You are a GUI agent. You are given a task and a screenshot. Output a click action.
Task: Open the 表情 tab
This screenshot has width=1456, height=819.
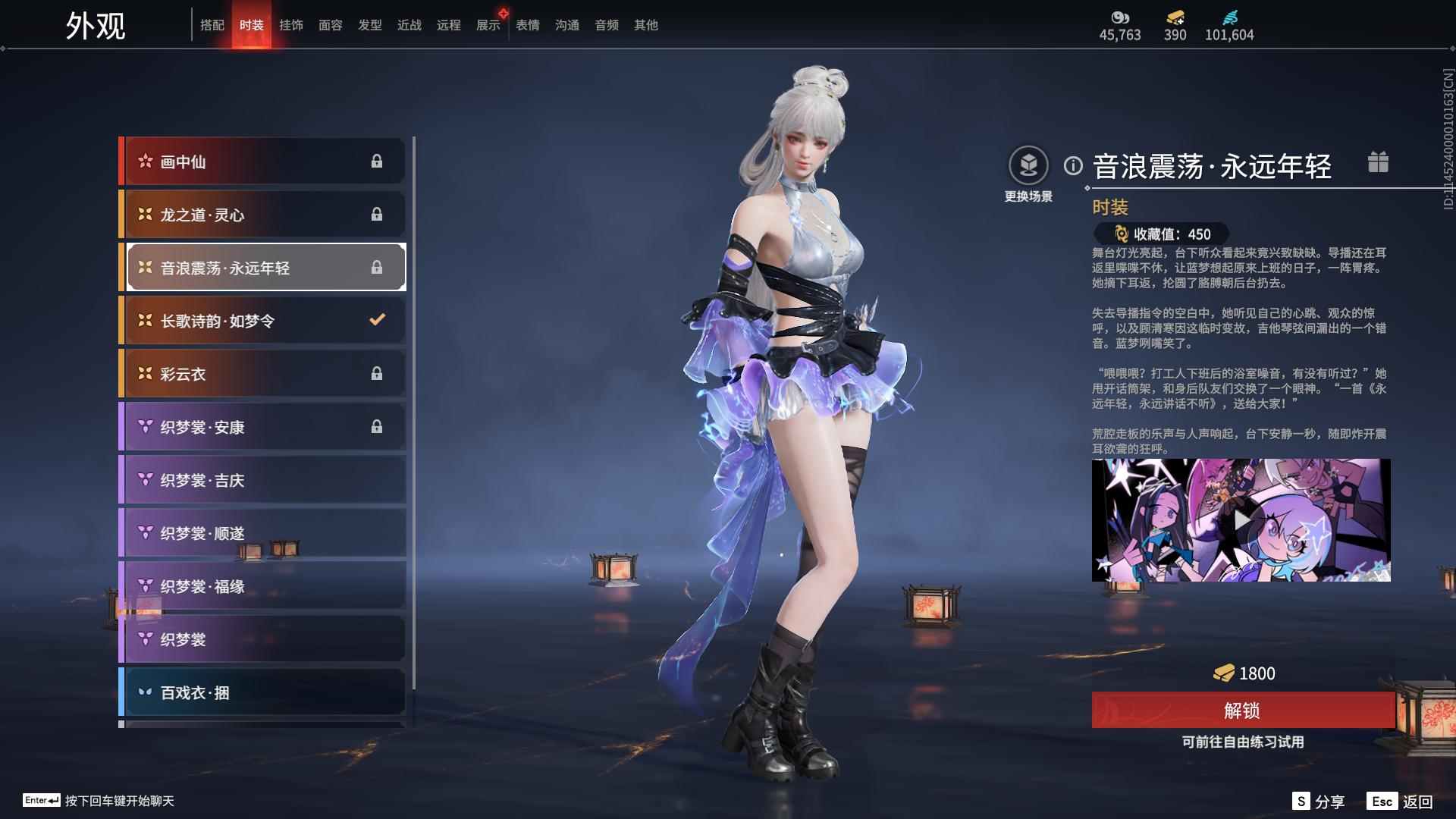click(x=528, y=25)
